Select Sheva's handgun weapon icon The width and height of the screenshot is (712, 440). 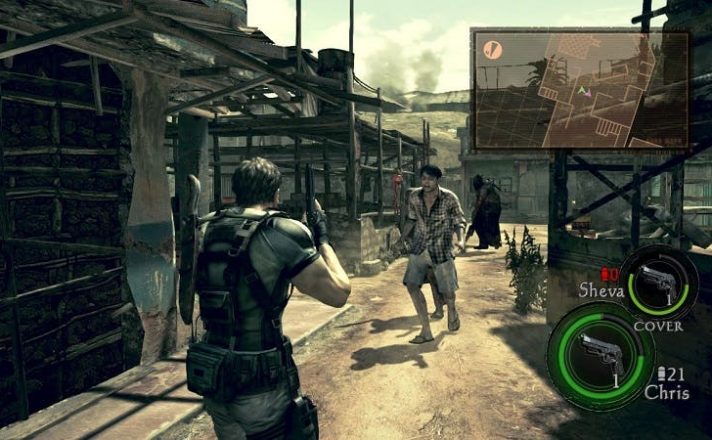click(x=658, y=282)
